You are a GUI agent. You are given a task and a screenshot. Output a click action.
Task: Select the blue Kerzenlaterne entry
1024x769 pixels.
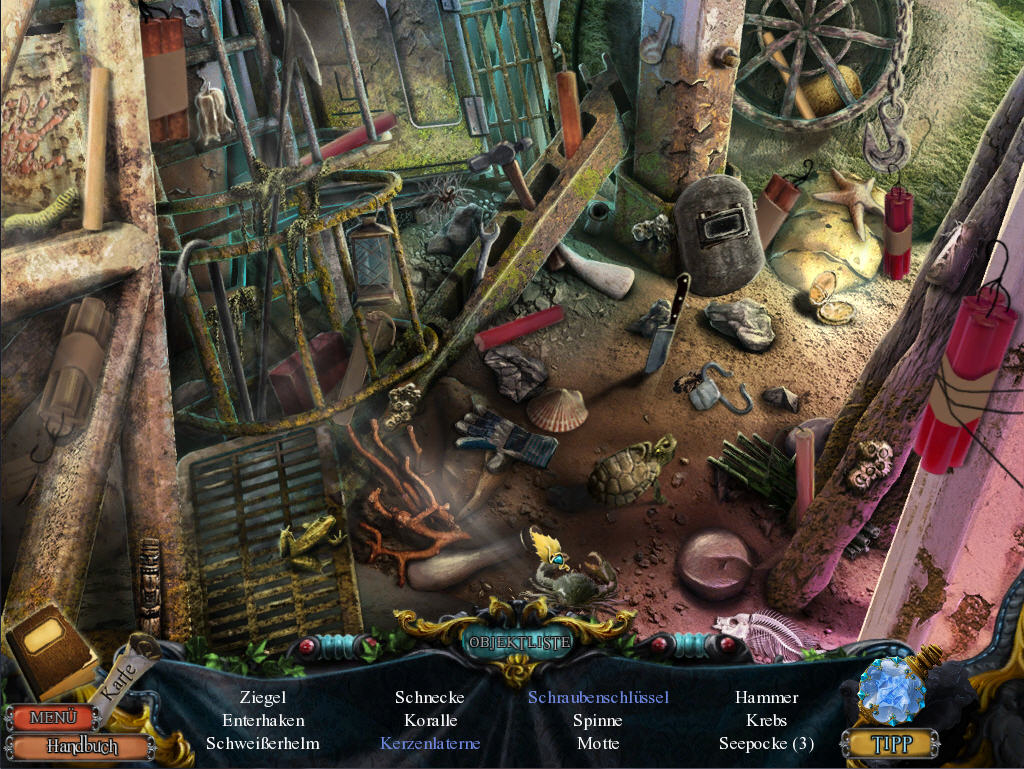coord(430,743)
